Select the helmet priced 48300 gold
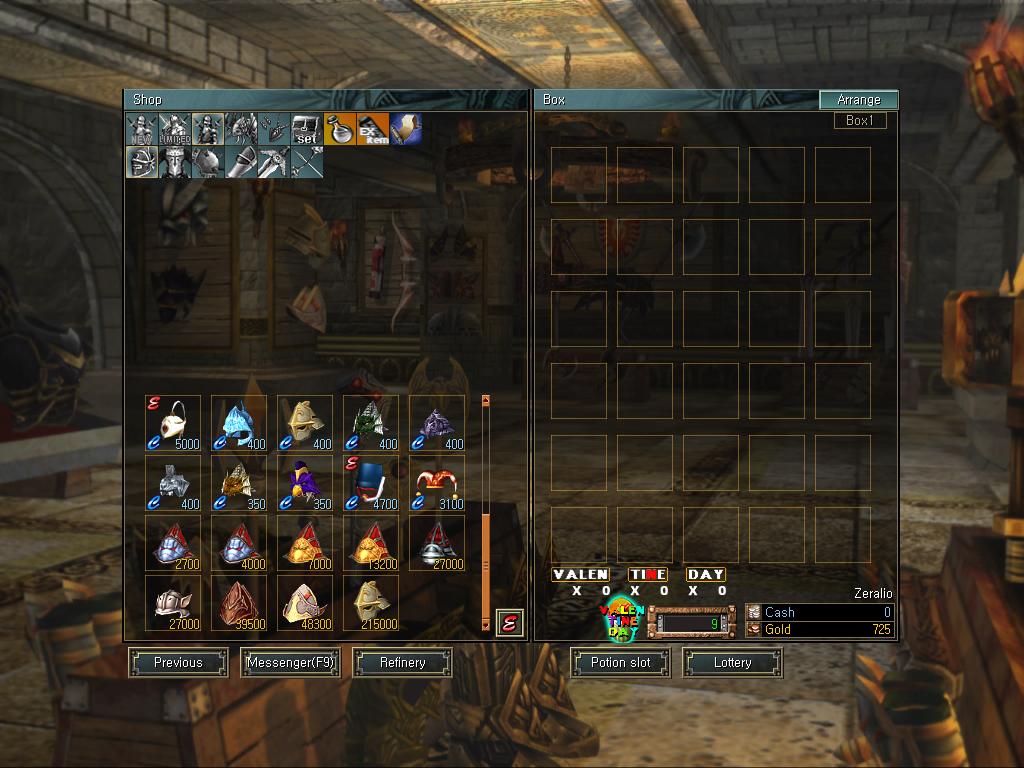This screenshot has width=1024, height=768. (x=305, y=602)
